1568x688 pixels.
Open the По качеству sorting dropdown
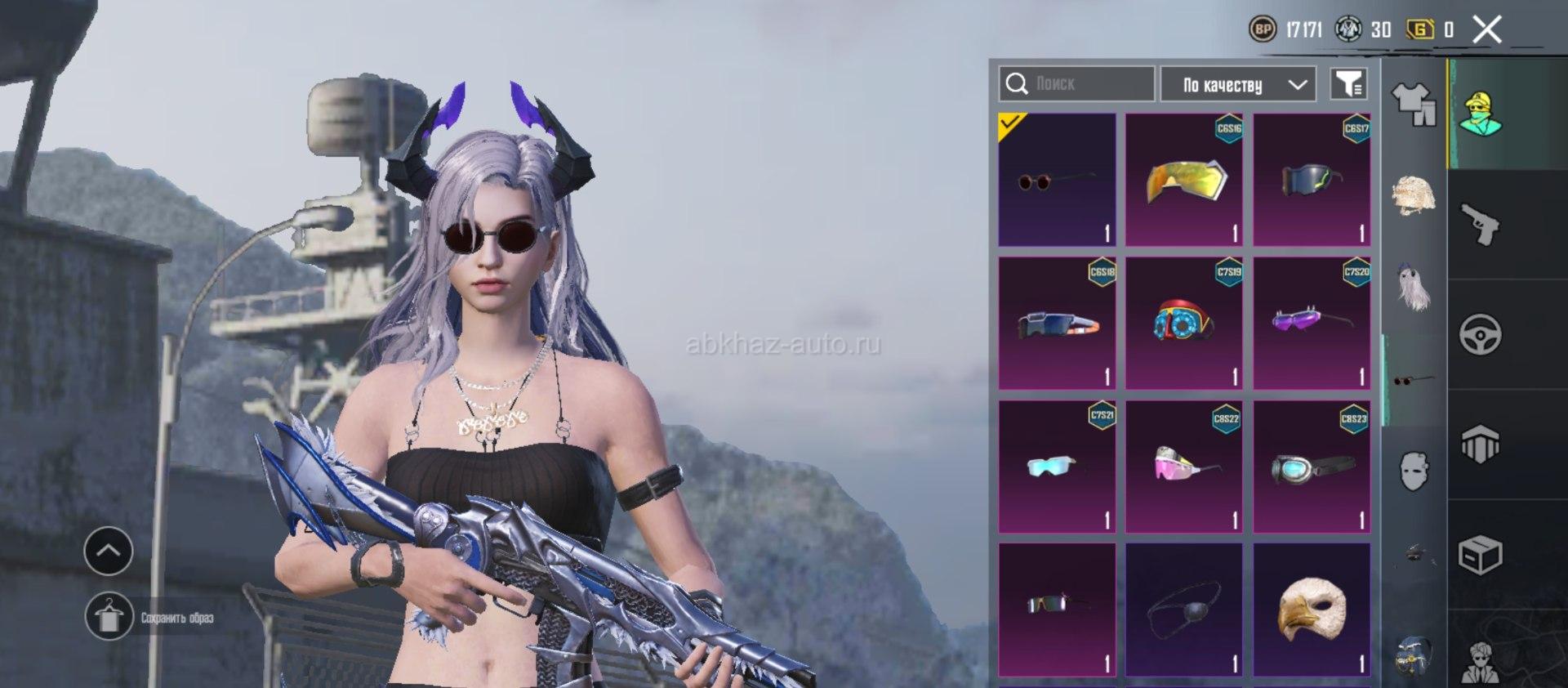1237,84
